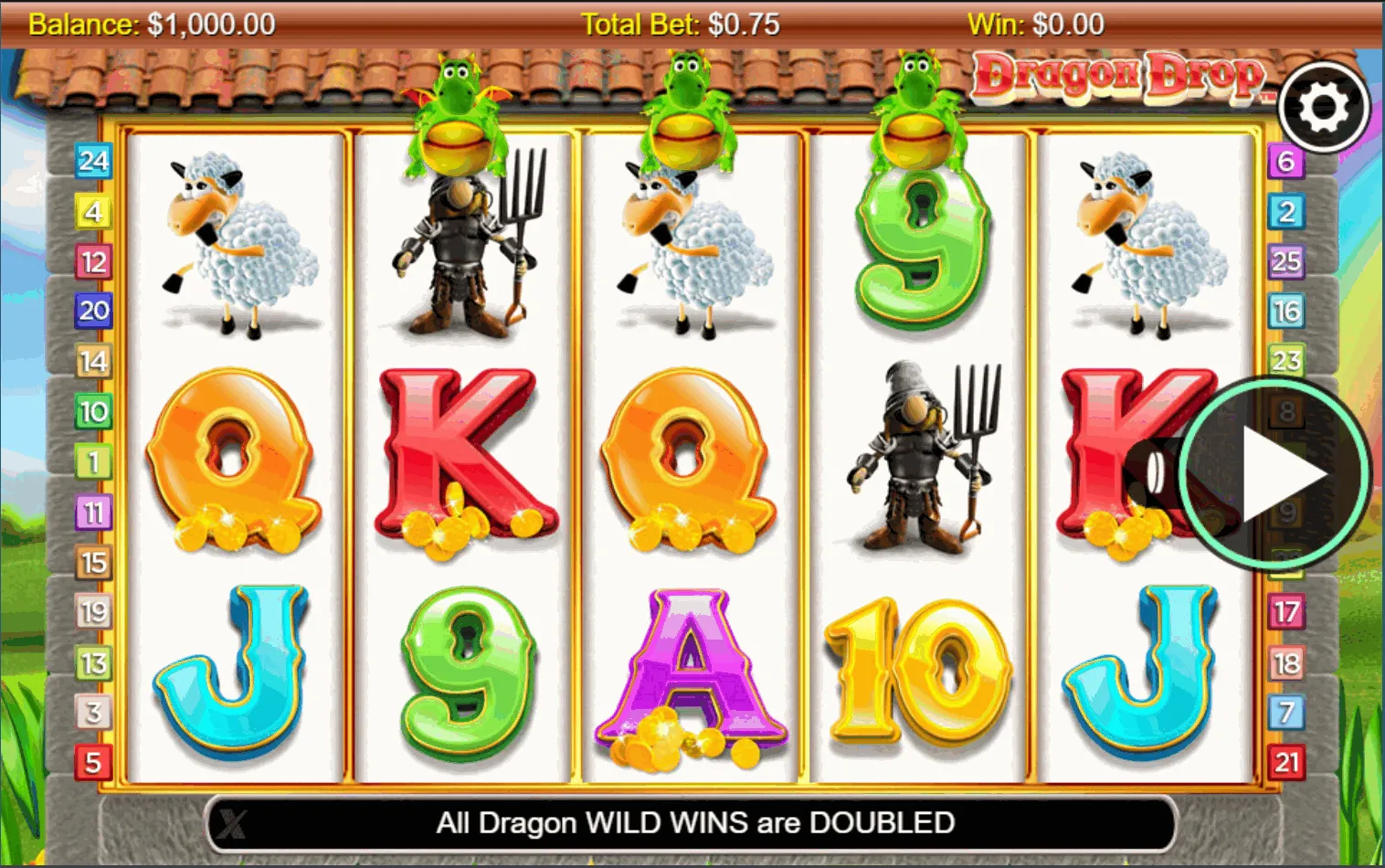Click the Dragon Drop logo
Screen dimensions: 1385x868
[x=1122, y=78]
